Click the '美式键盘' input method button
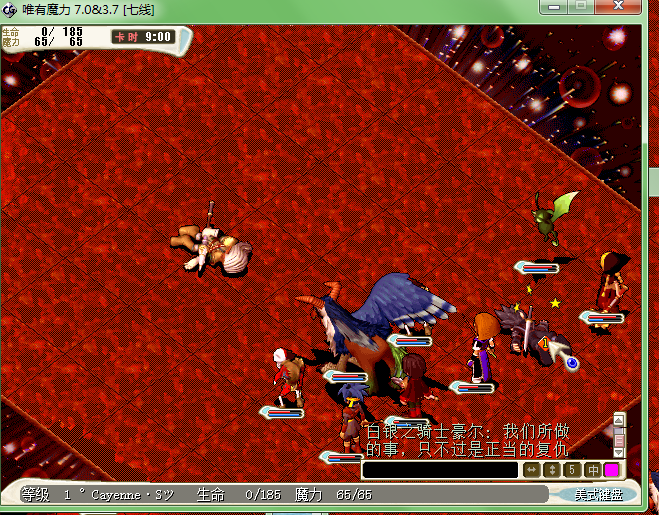Image resolution: width=659 pixels, height=515 pixels. (x=597, y=495)
